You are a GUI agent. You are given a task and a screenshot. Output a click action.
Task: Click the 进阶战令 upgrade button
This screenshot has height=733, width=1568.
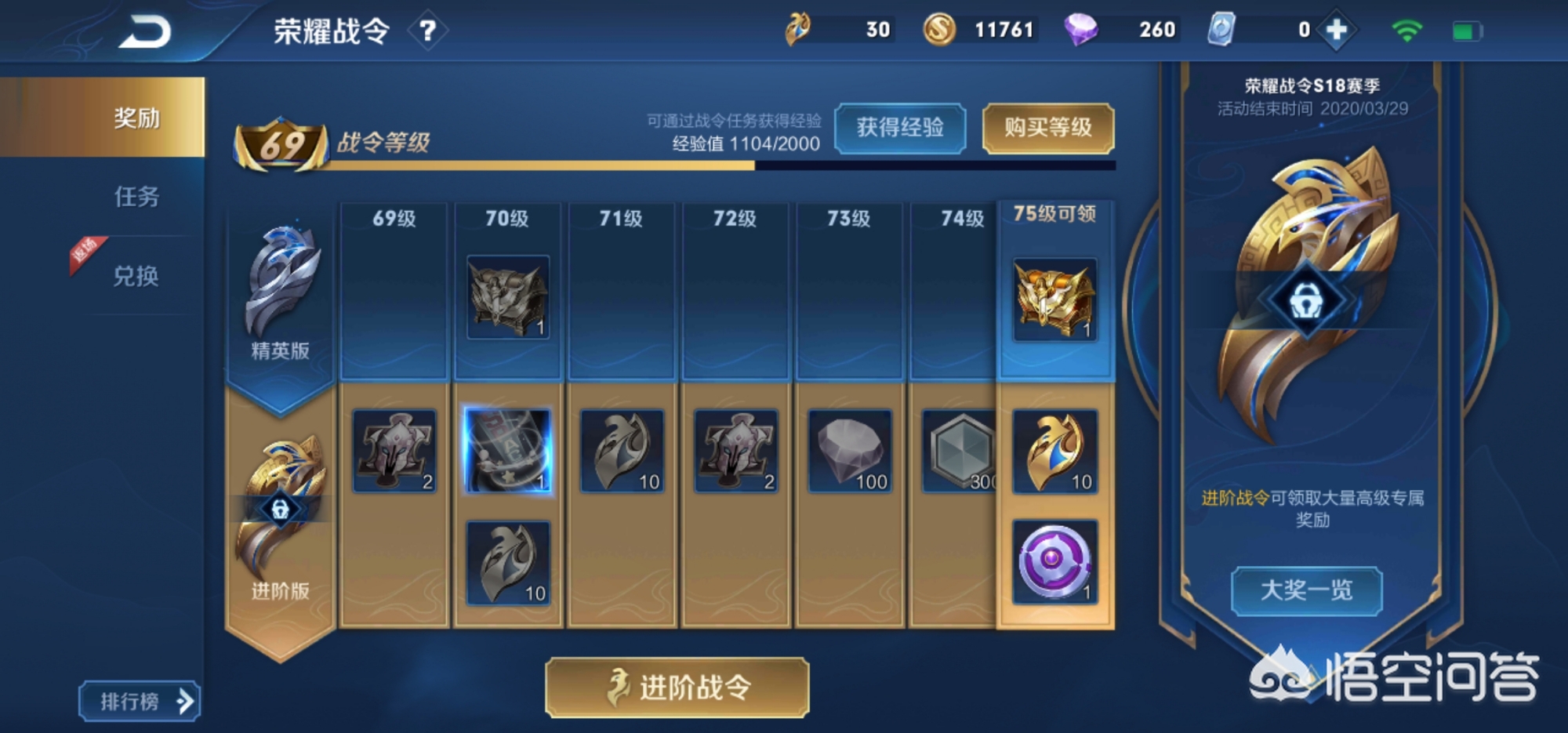(677, 688)
